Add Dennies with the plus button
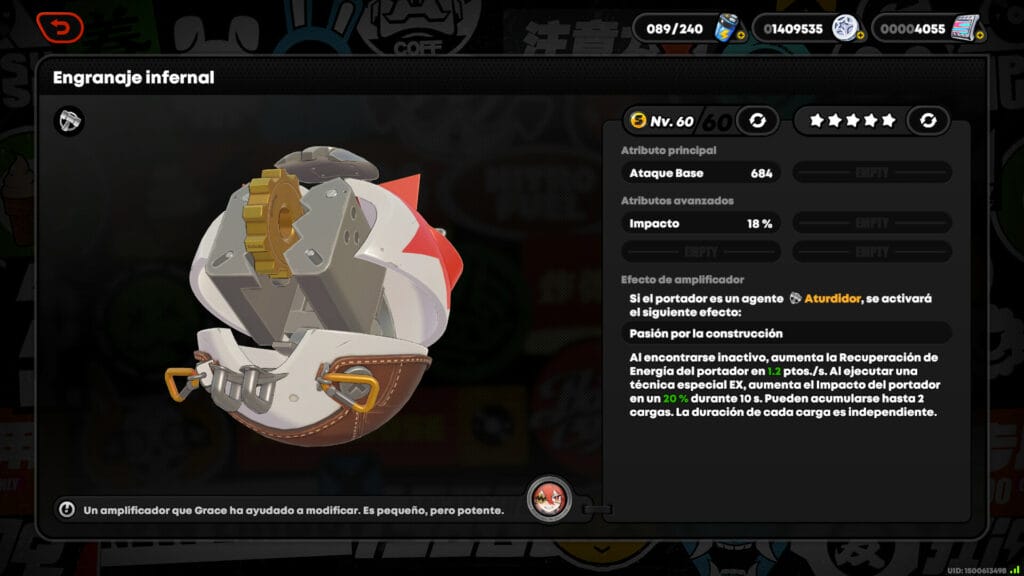The image size is (1024, 576). [862, 35]
